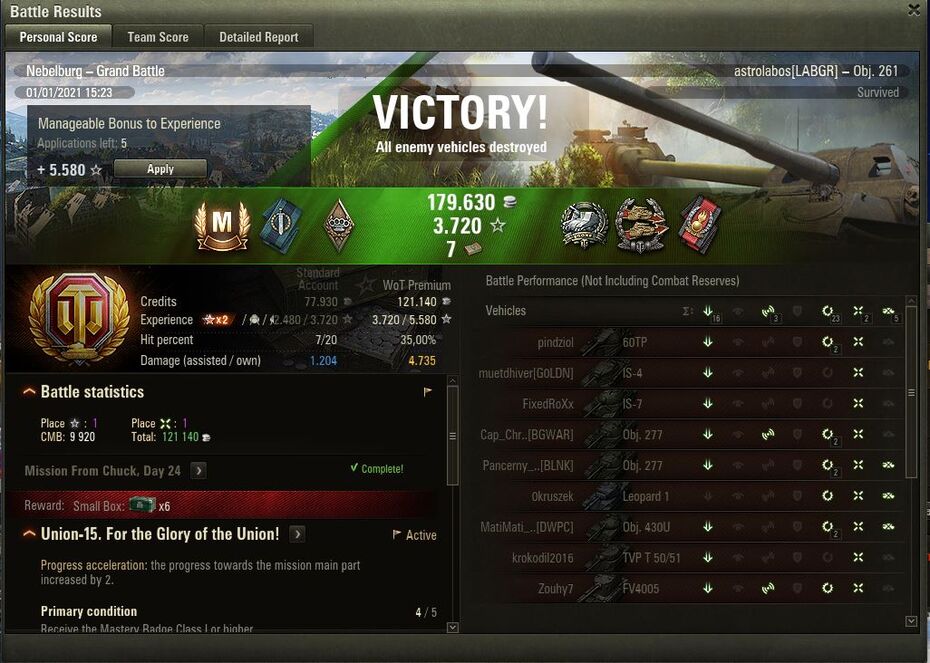
Task: Click the Mastery Badge M icon
Action: 222,225
